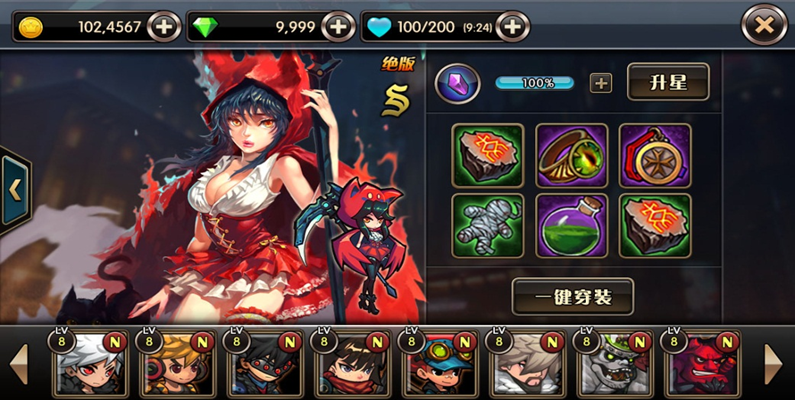Select the purple soul gem icon
The width and height of the screenshot is (795, 400).
pos(457,83)
